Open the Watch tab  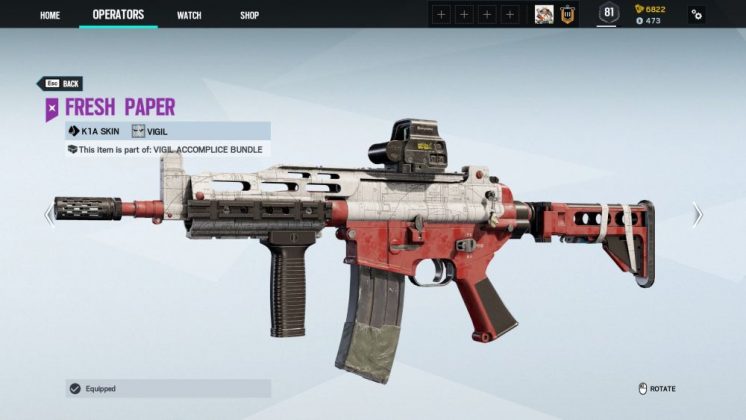click(x=189, y=15)
